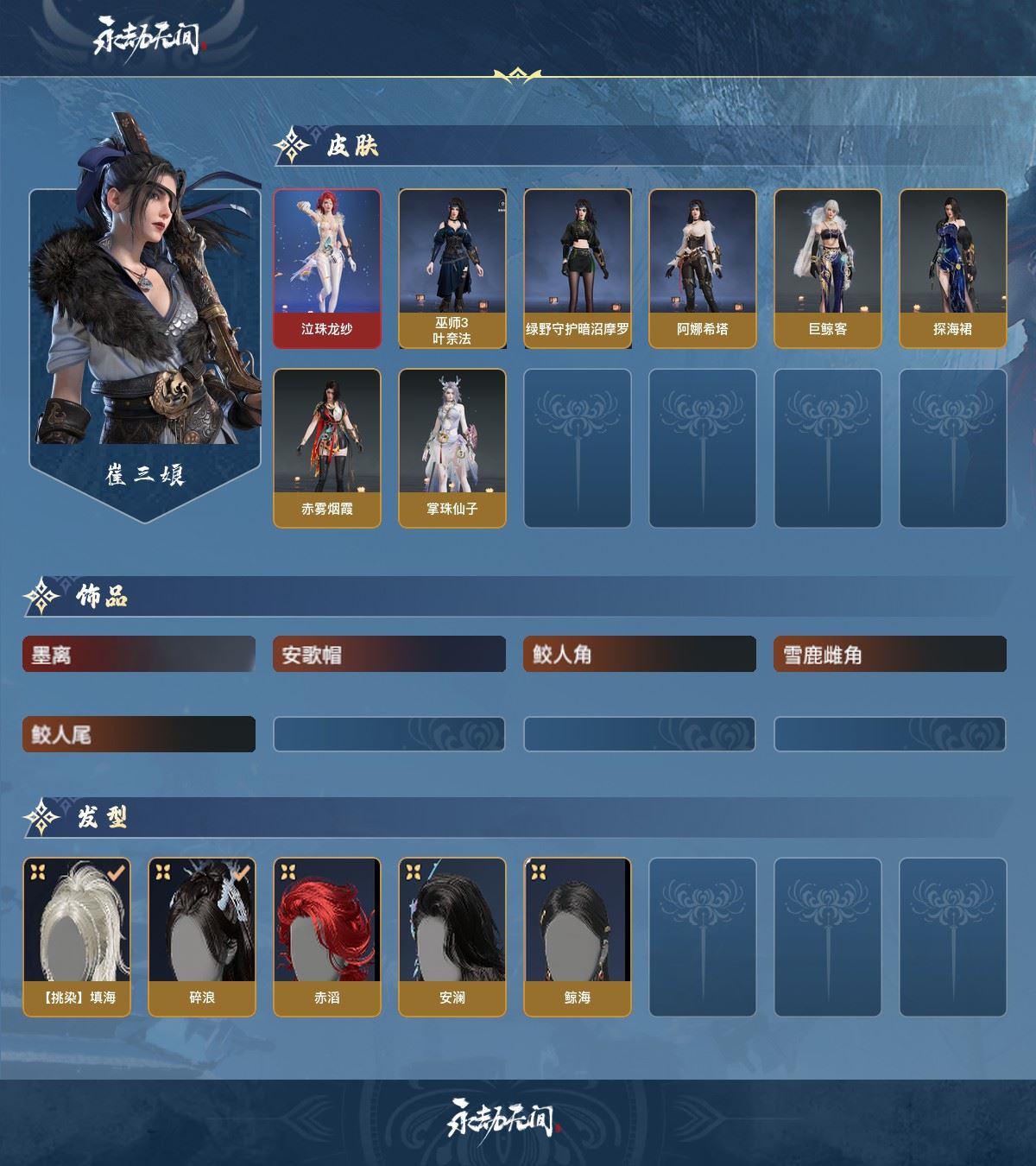The height and width of the screenshot is (1166, 1036).
Task: Select the 泣珠龙纱 skin card
Action: 327,269
